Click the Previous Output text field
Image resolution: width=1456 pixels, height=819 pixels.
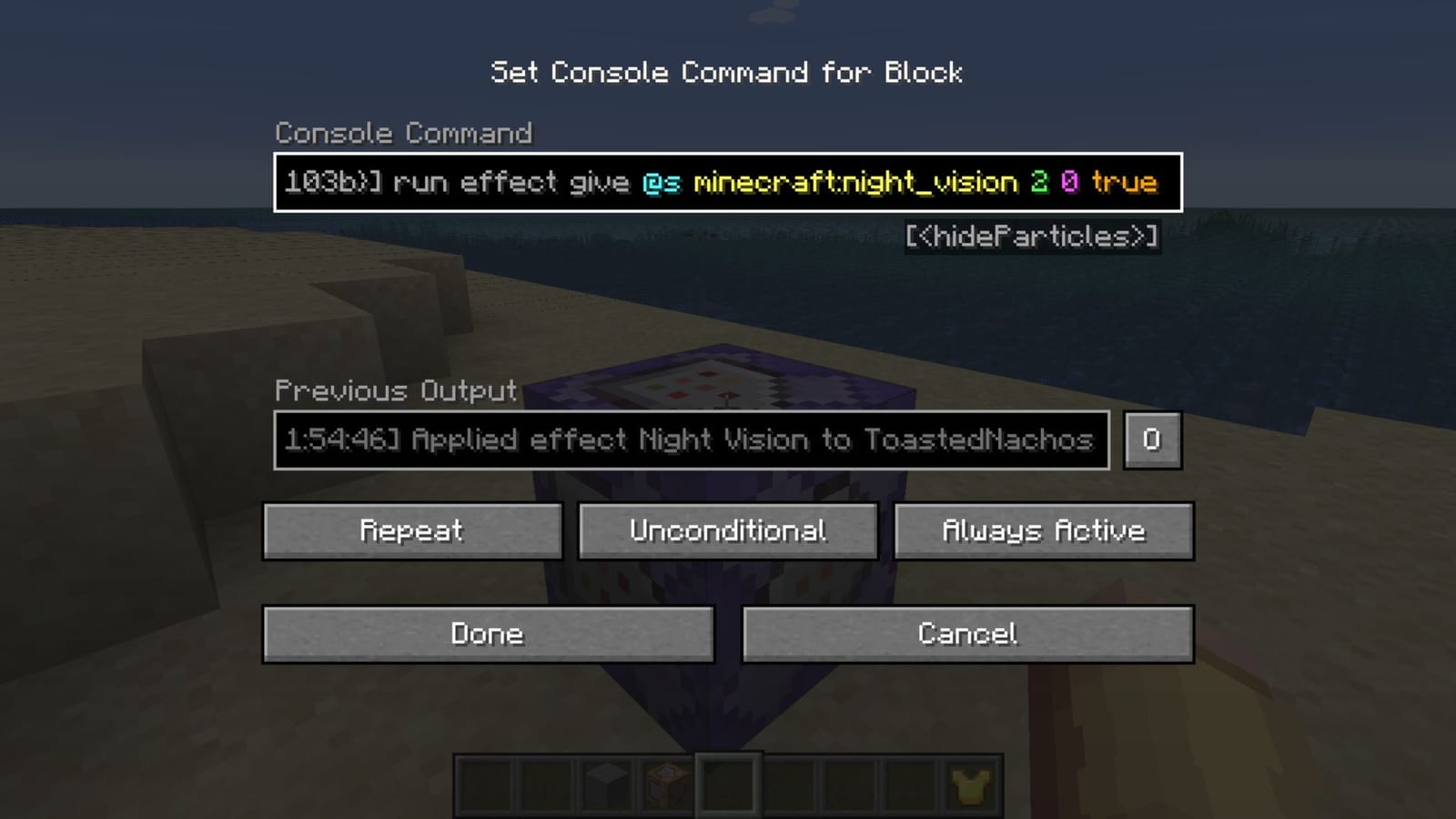tap(692, 440)
